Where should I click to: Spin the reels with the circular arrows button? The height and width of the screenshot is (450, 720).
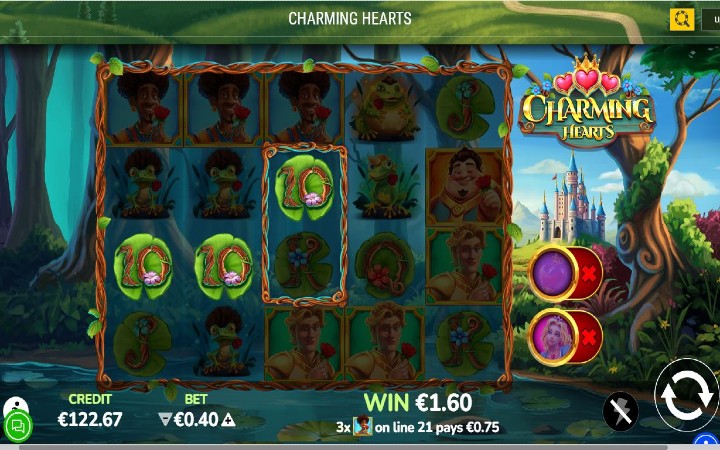click(687, 395)
